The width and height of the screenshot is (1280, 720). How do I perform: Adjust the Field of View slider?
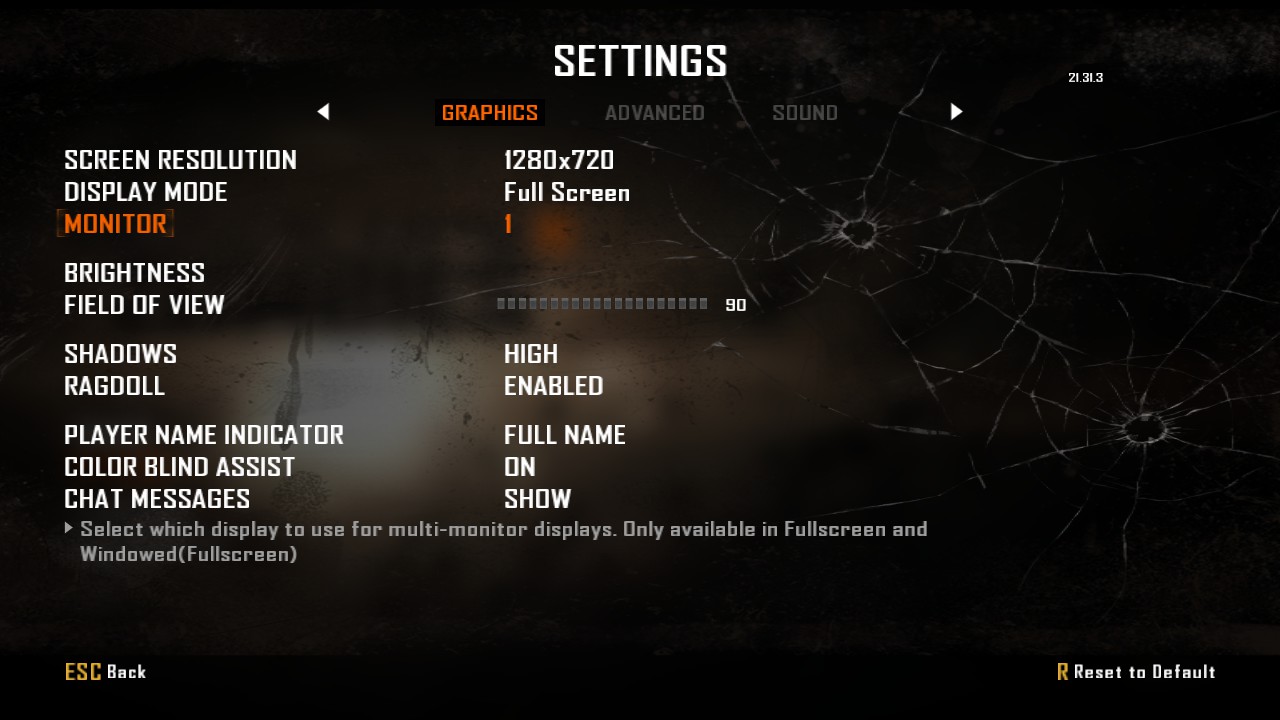[602, 304]
